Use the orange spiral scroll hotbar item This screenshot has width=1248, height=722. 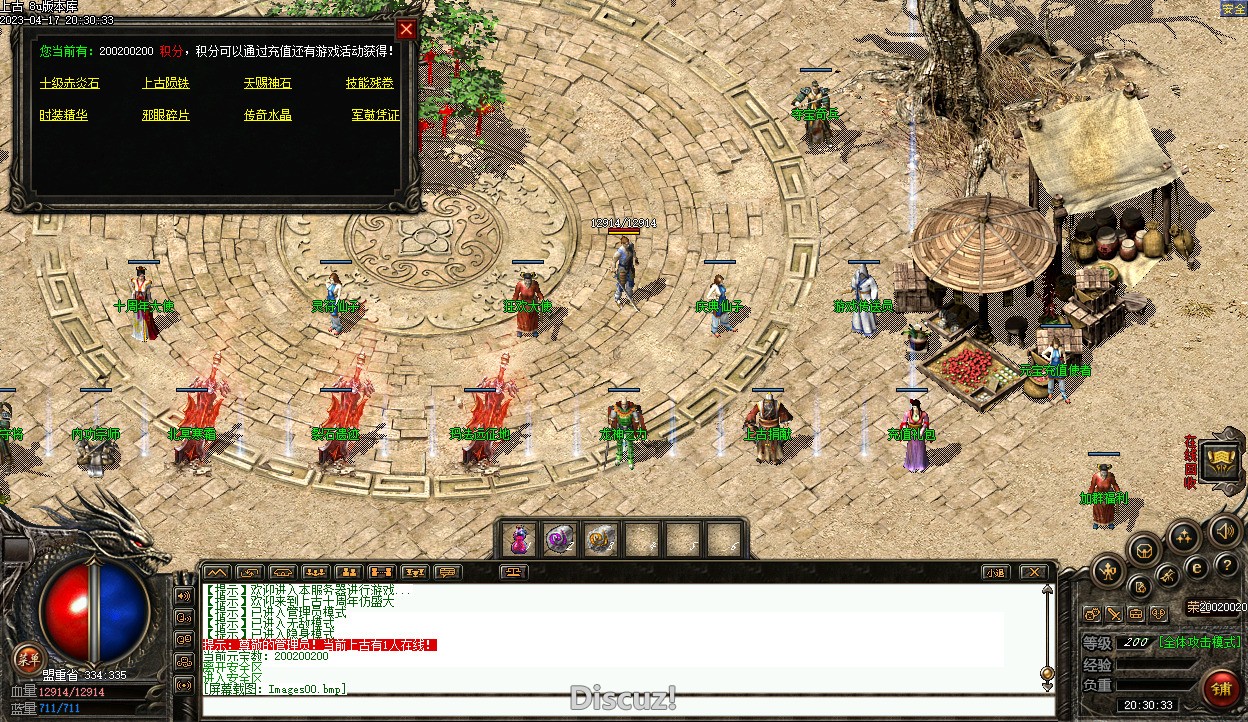(600, 540)
